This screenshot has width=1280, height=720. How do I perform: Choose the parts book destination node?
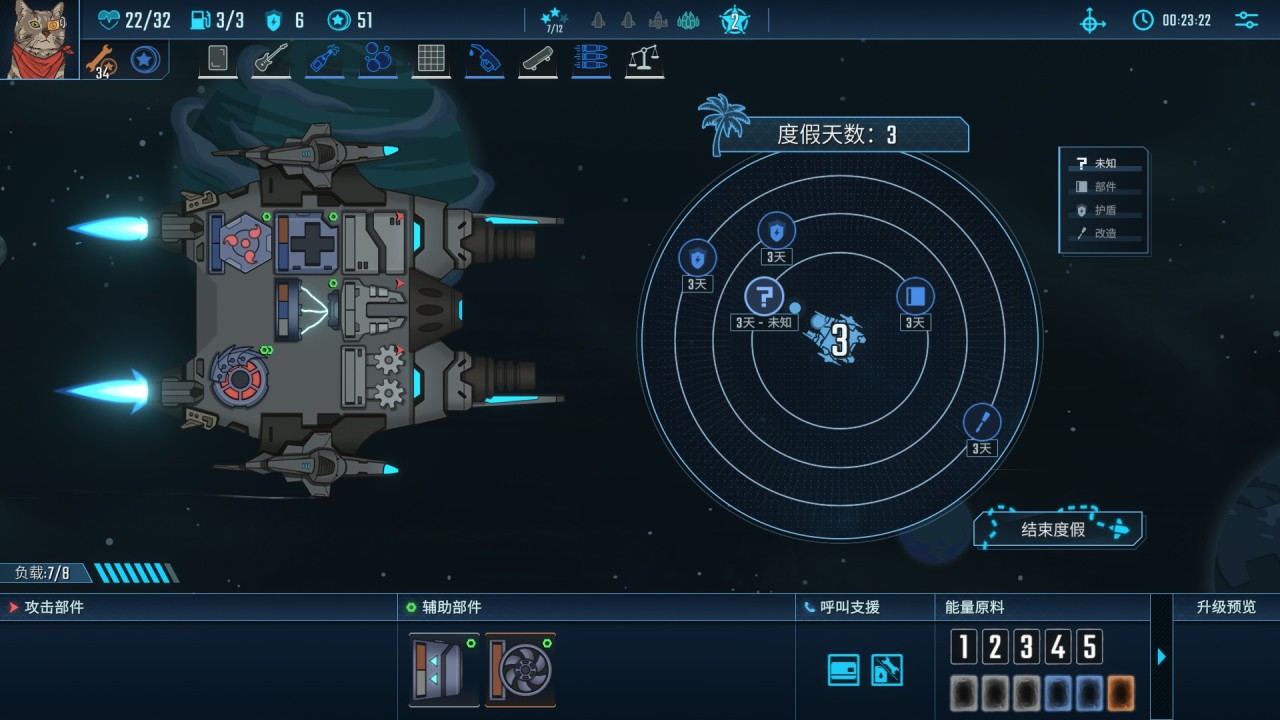coord(915,296)
